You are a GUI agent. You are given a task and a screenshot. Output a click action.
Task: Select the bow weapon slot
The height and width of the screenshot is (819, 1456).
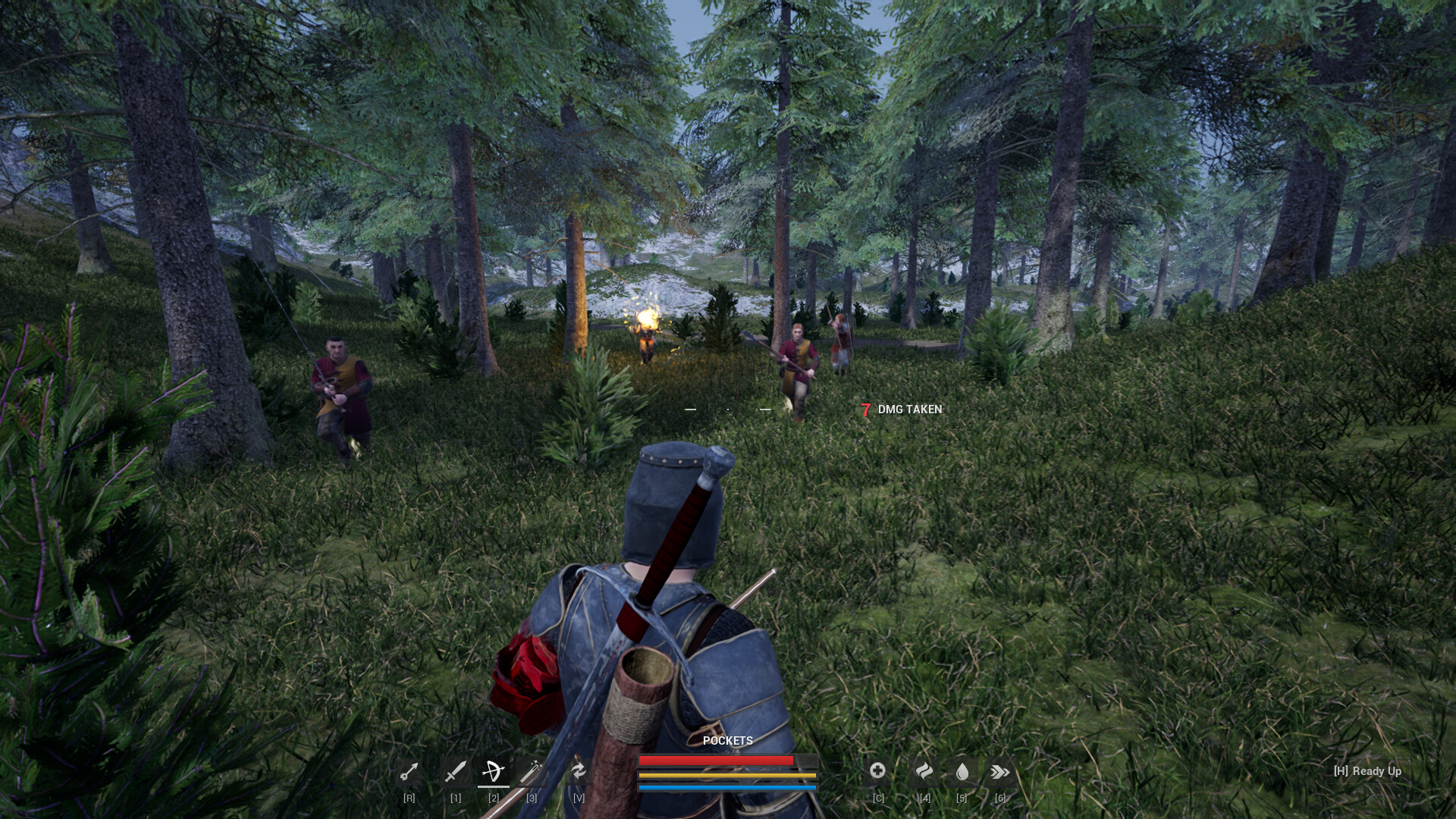[x=494, y=772]
